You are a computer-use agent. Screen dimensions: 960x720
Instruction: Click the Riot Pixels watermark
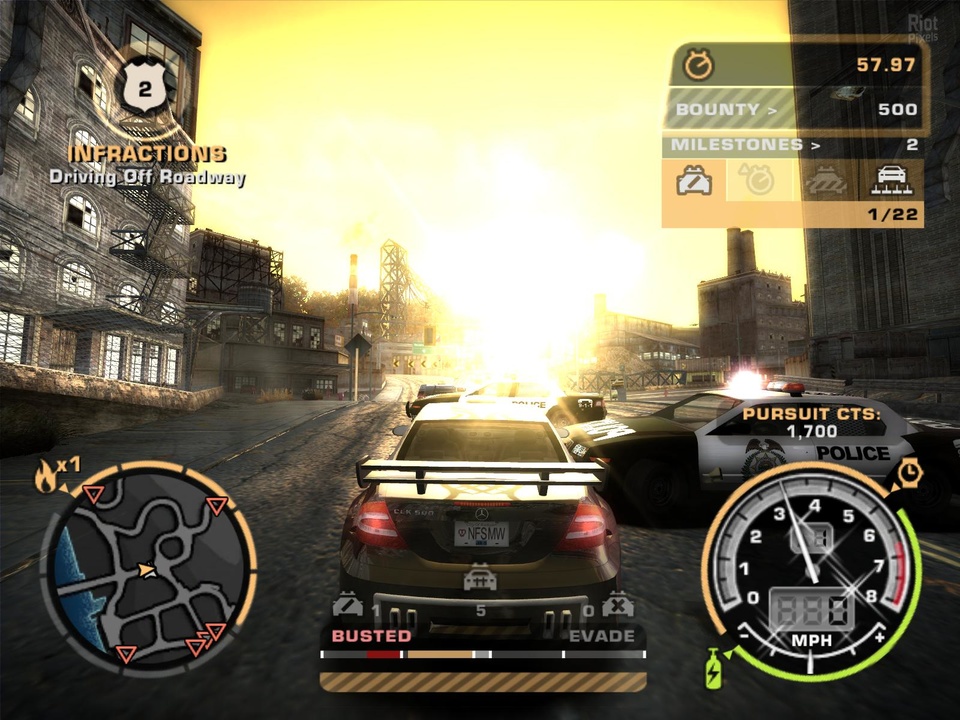point(922,29)
